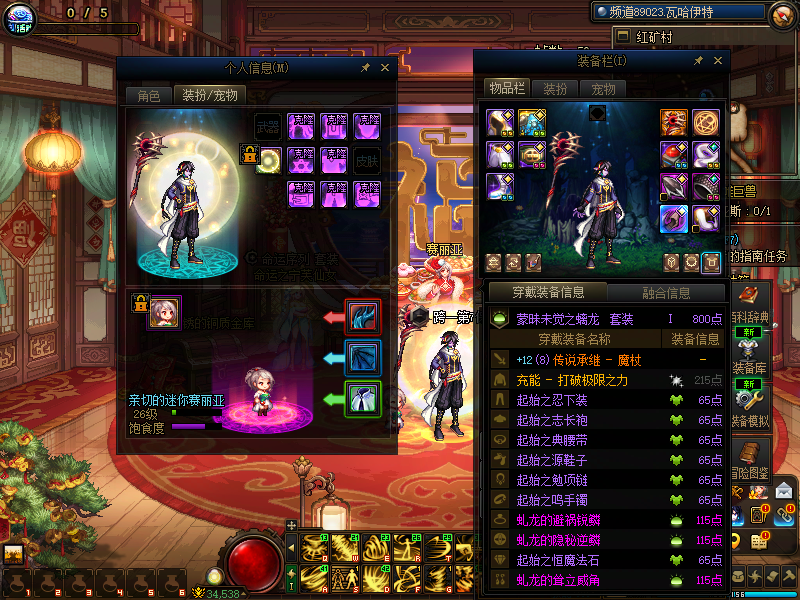Switch to the 融合信息 fusion info tab
The height and width of the screenshot is (600, 800).
coord(665,293)
